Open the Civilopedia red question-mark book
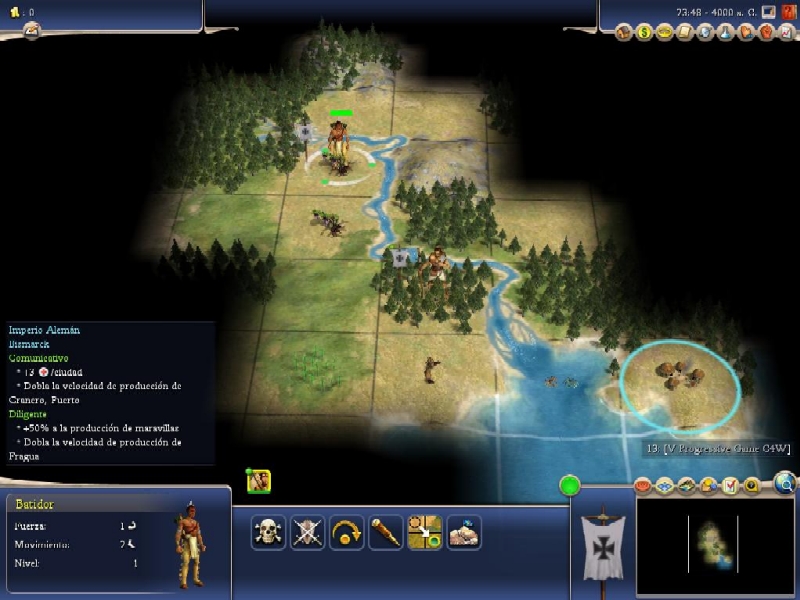The width and height of the screenshot is (800, 600). [x=785, y=13]
